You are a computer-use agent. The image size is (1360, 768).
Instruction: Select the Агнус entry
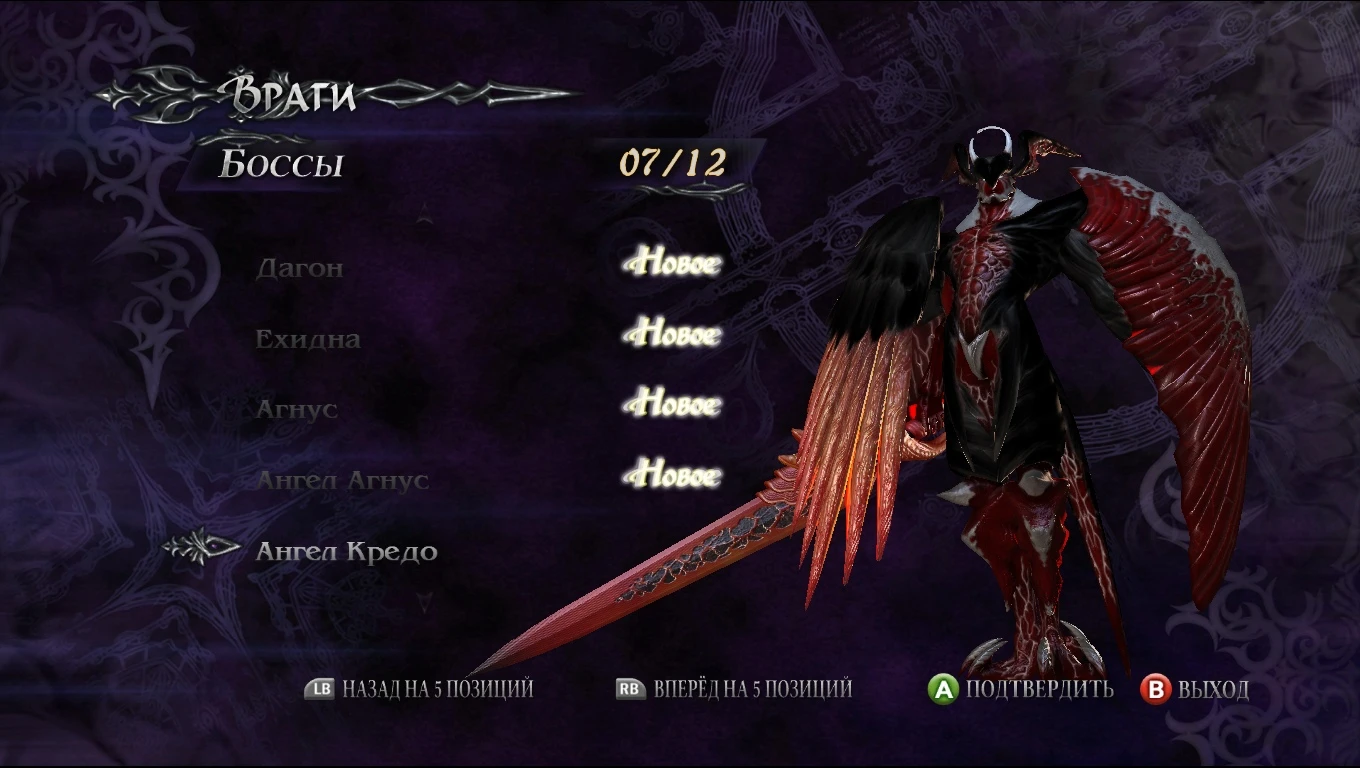pyautogui.click(x=298, y=407)
